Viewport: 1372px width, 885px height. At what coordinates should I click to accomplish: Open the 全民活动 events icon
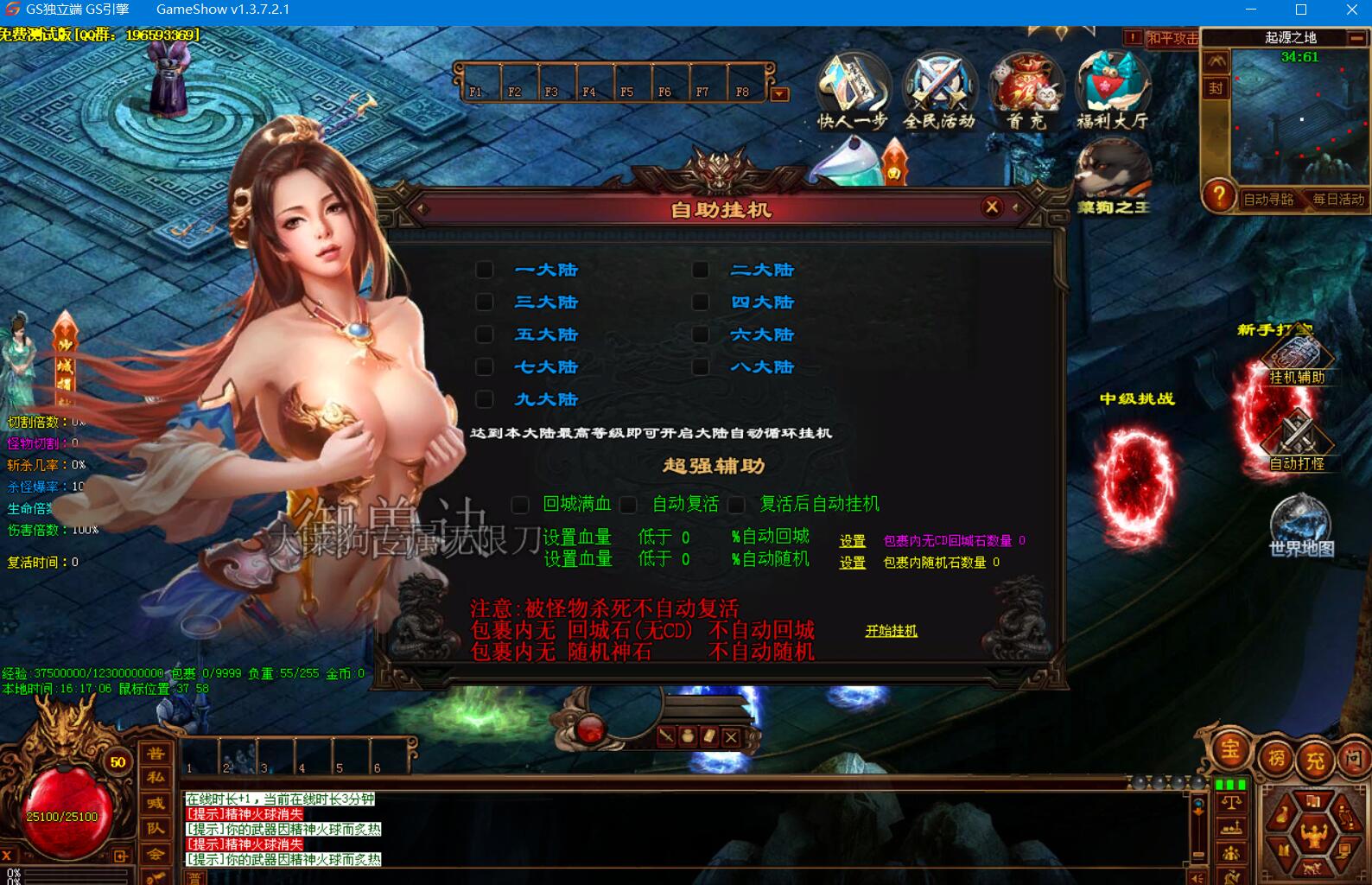pos(939,91)
